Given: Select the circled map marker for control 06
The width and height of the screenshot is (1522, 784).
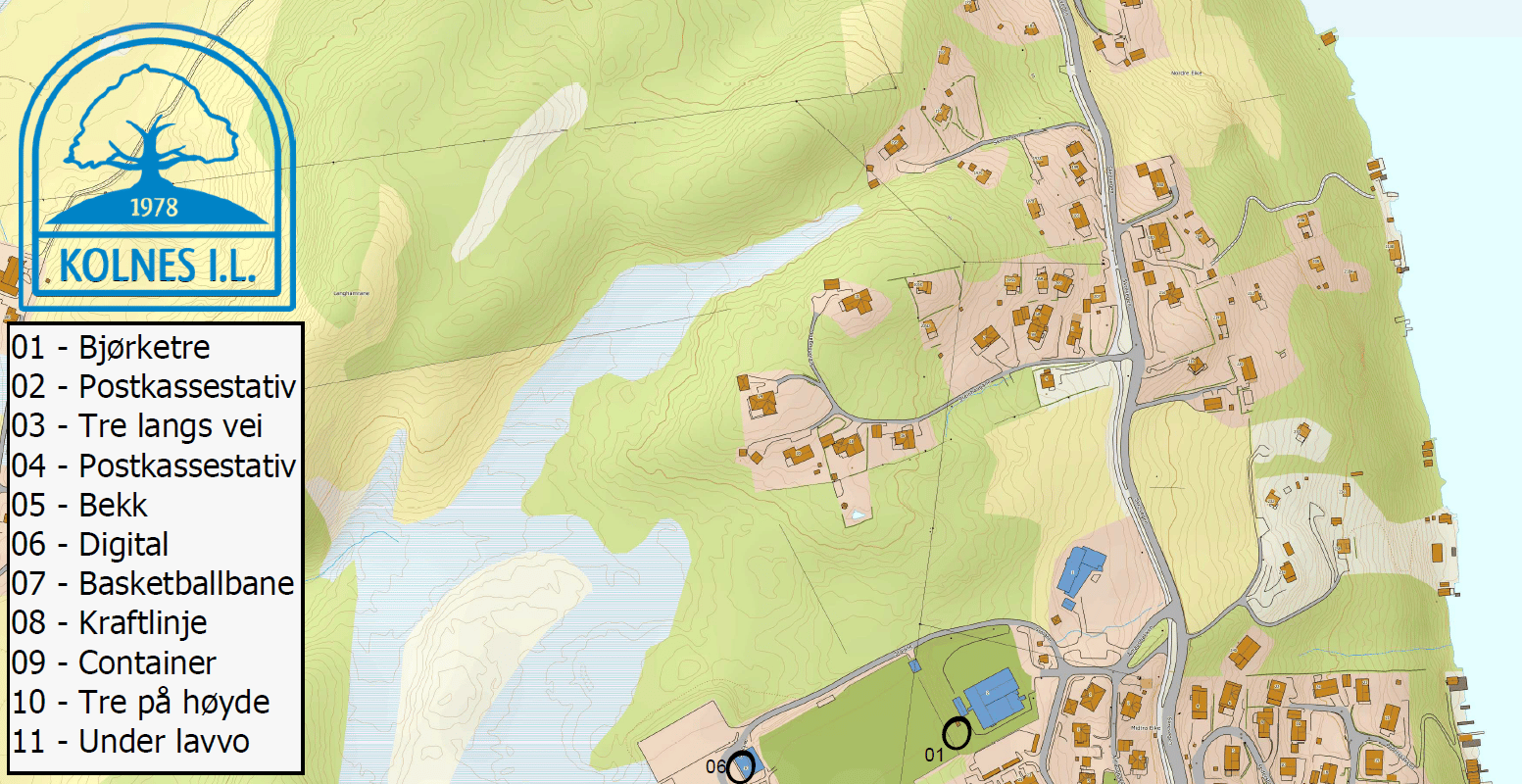Looking at the screenshot, I should coord(740,769).
